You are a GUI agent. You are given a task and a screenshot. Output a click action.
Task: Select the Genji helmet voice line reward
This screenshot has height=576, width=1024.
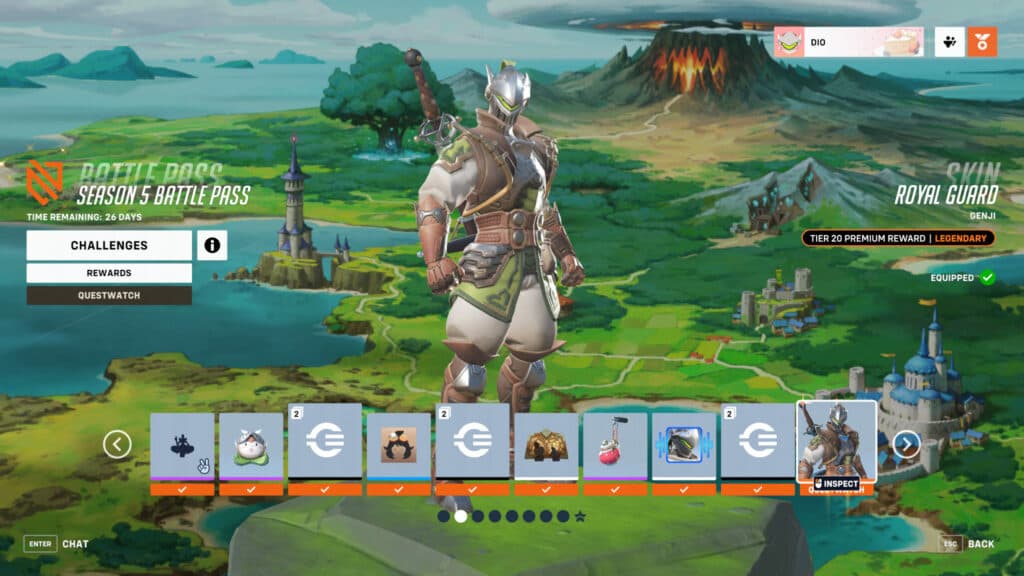click(684, 445)
